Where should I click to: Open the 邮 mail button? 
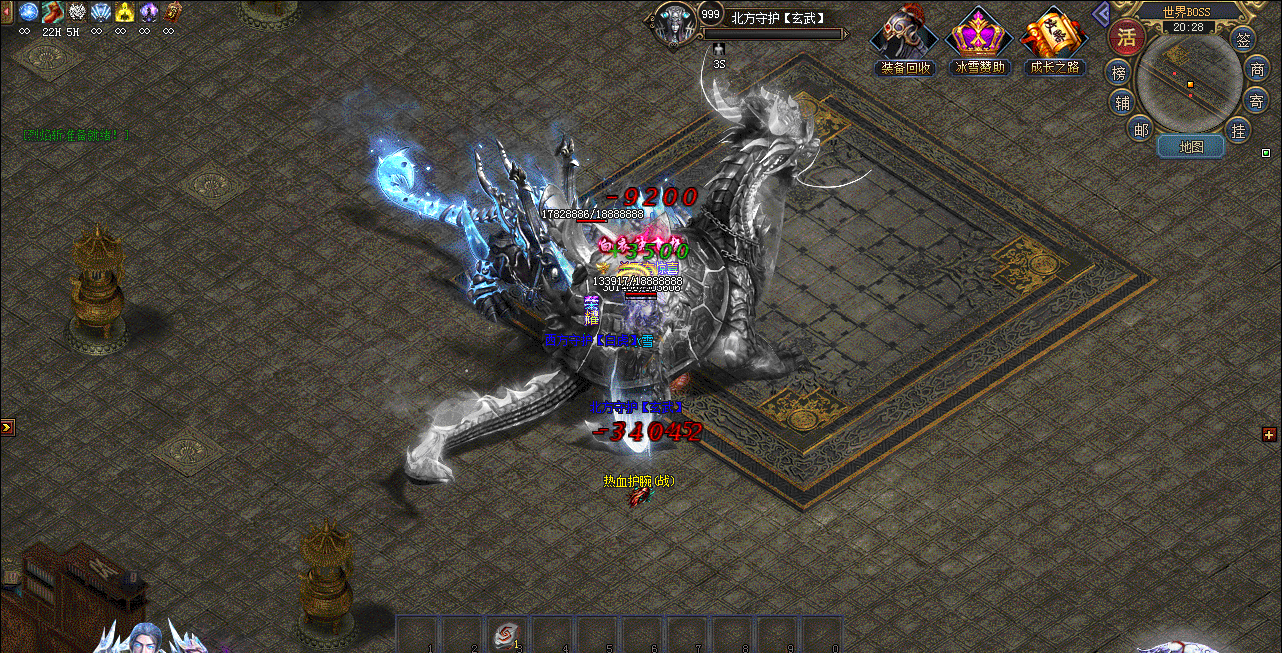tap(1140, 128)
